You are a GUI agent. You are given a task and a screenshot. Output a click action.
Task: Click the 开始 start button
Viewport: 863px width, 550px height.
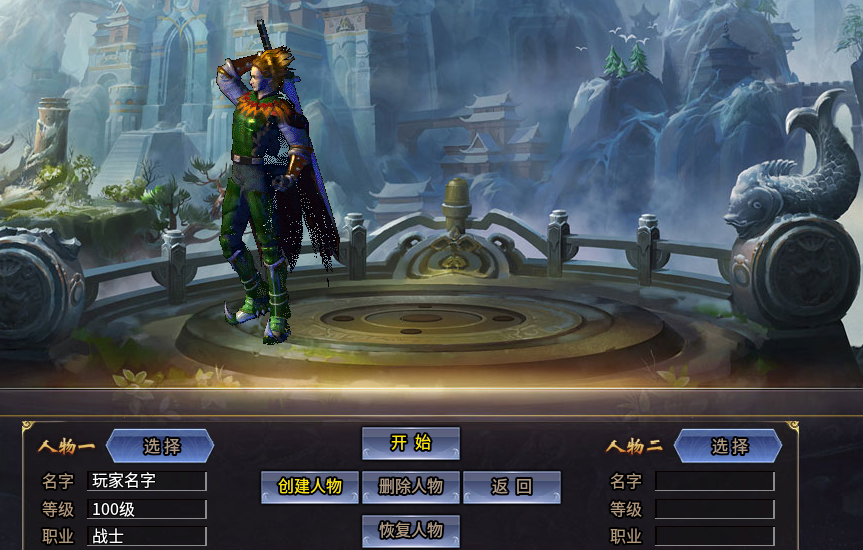pos(410,443)
